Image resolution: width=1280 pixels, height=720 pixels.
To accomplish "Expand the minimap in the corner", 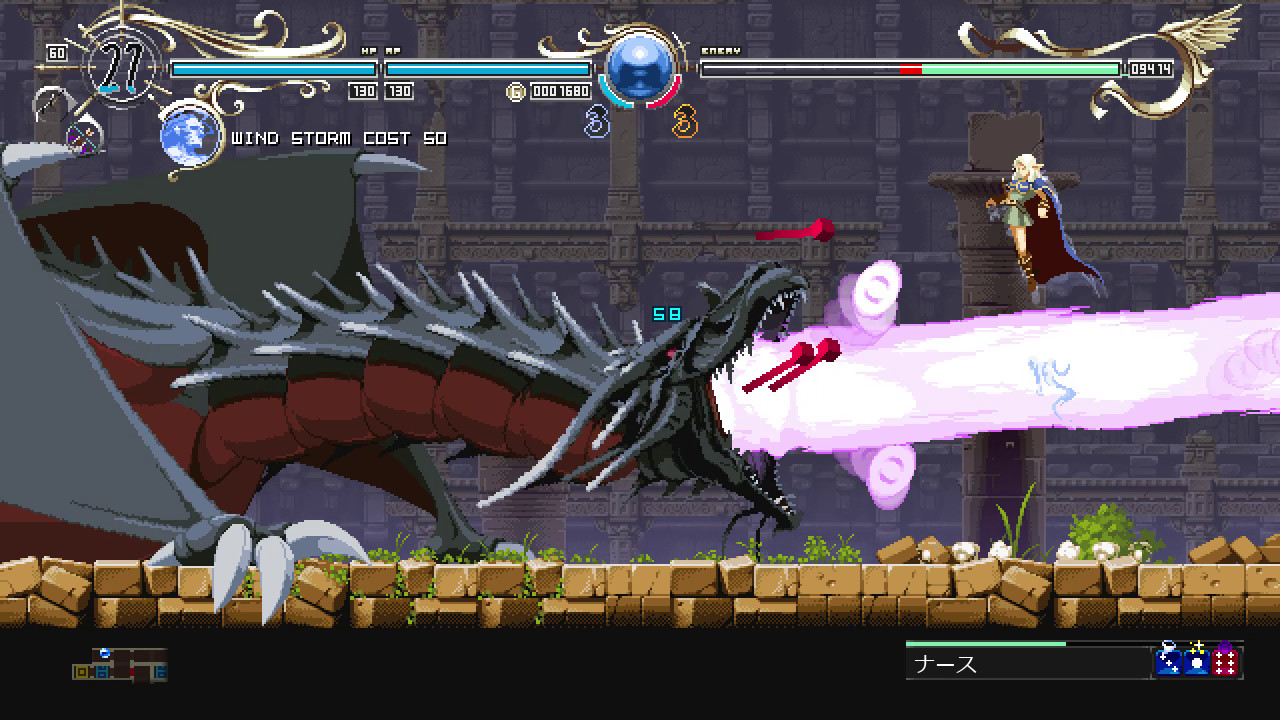I will tap(118, 665).
